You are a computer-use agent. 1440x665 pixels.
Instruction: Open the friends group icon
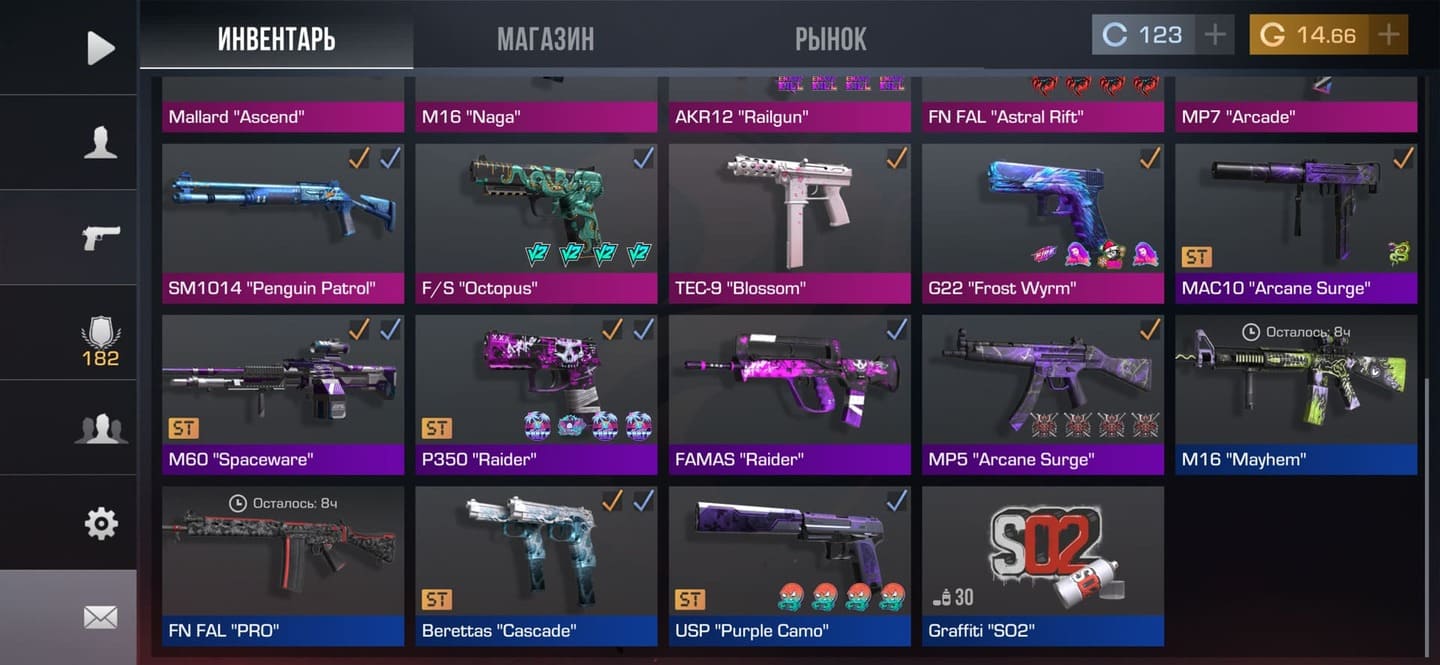click(100, 428)
